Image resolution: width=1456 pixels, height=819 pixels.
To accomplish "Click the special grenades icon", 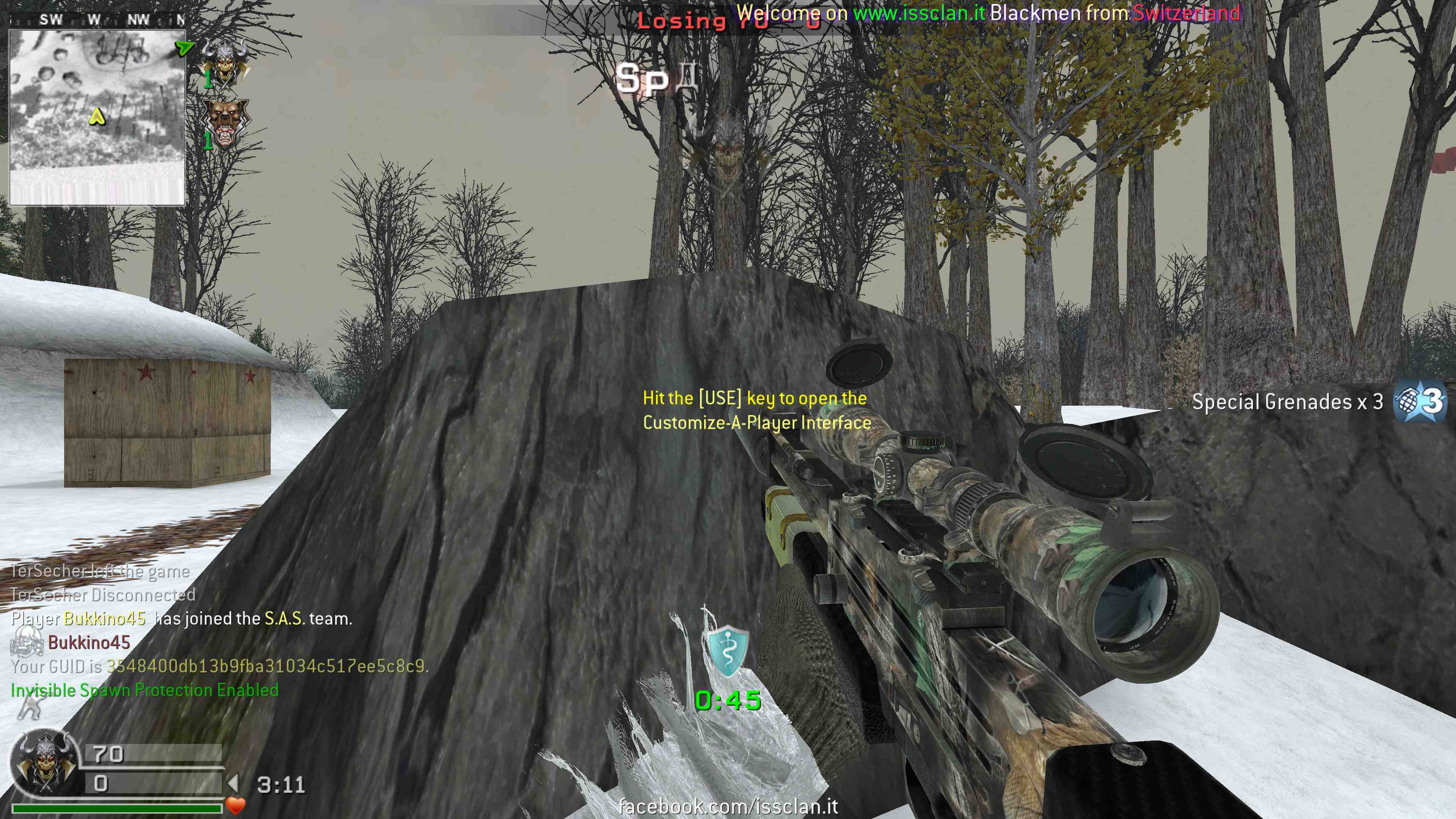I will tap(1419, 402).
